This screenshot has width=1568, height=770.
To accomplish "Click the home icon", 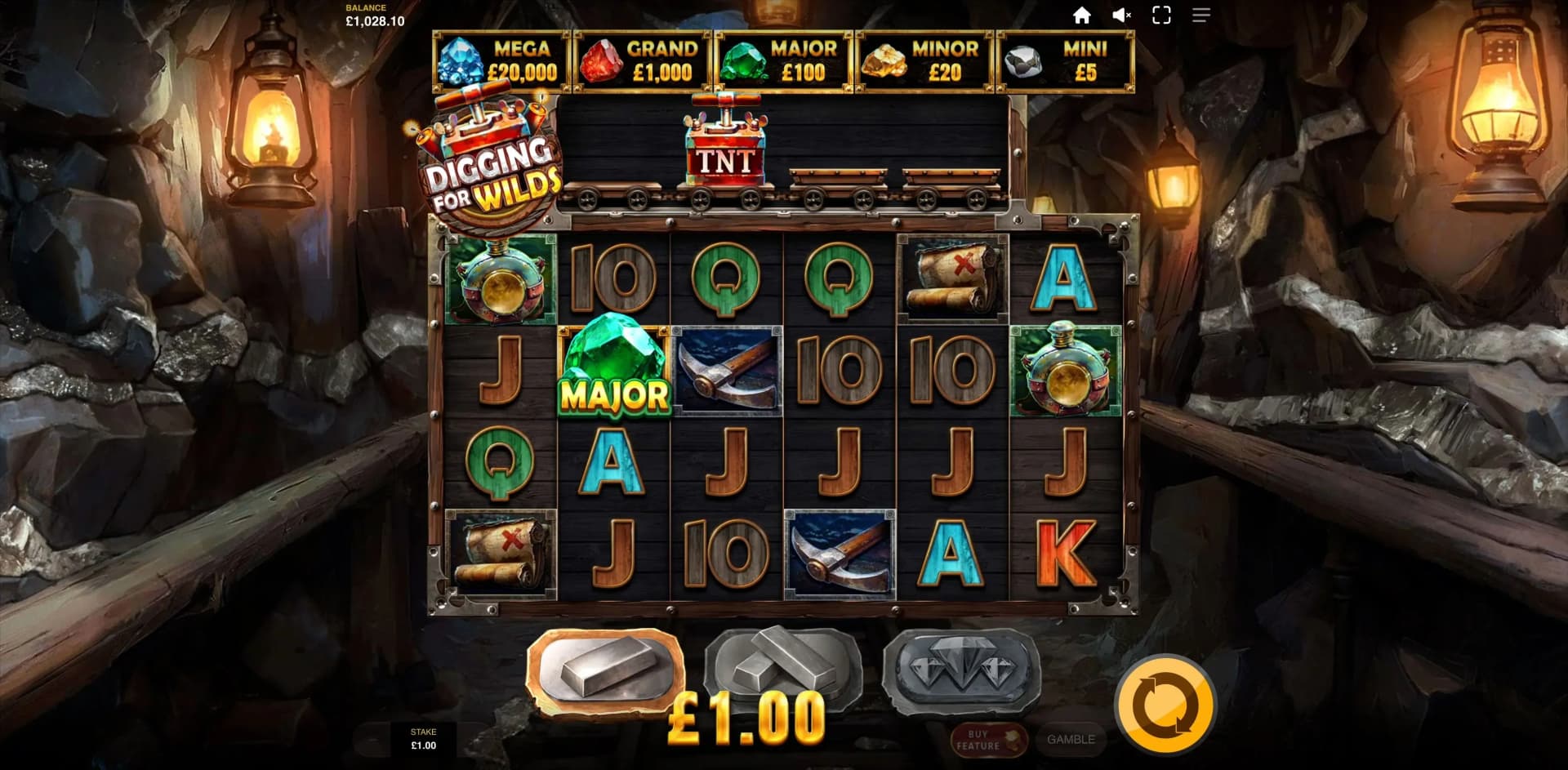I will pyautogui.click(x=1084, y=15).
